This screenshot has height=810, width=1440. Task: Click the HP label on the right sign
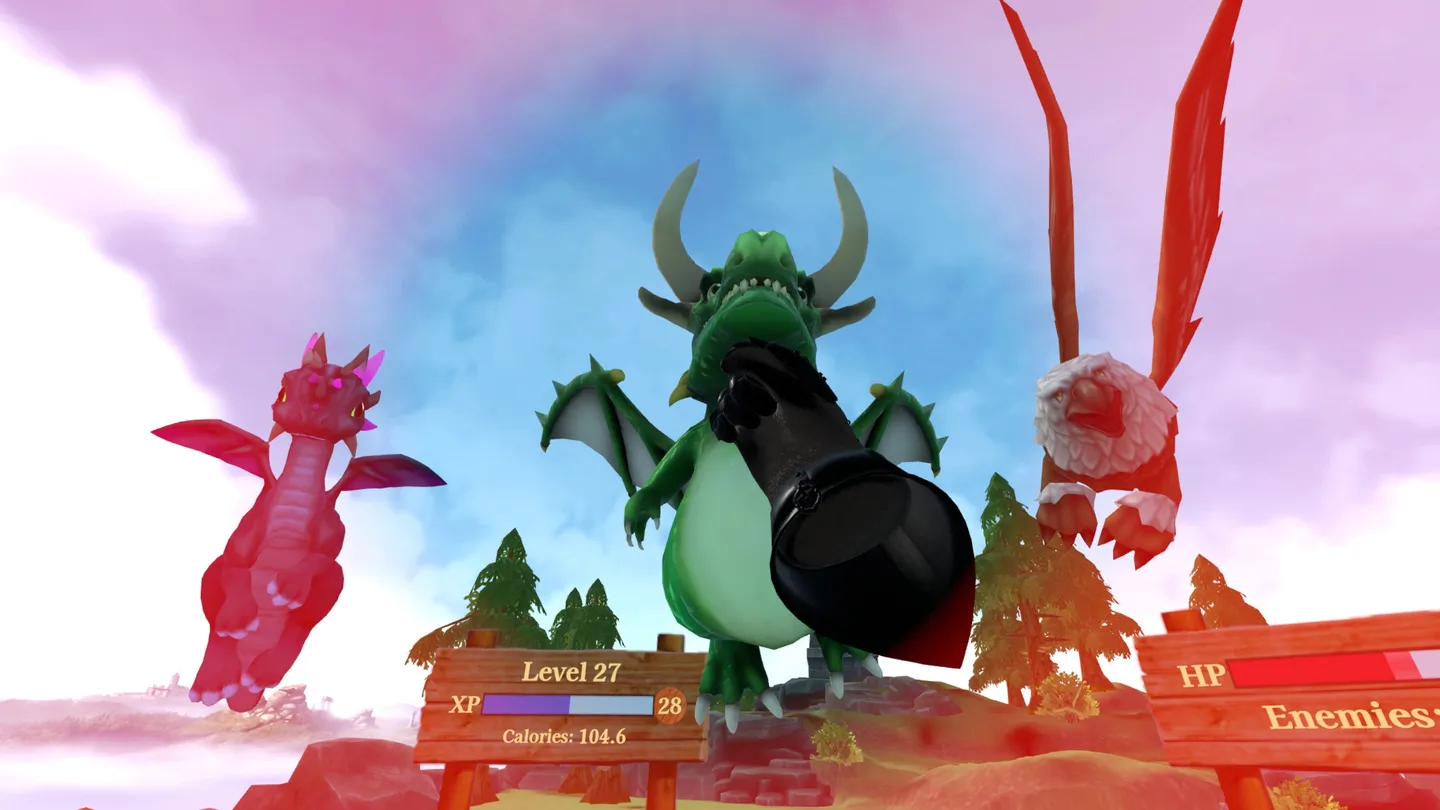click(1205, 676)
